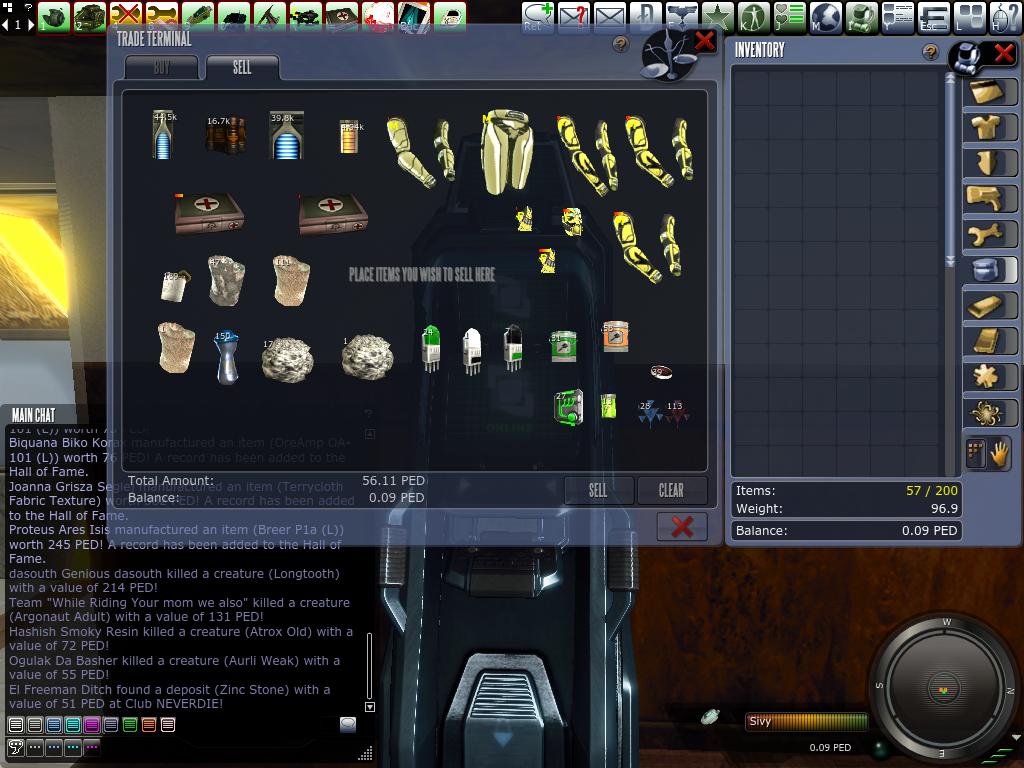Select the blue vial stack of 150
This screenshot has width=1024, height=768.
(x=226, y=357)
